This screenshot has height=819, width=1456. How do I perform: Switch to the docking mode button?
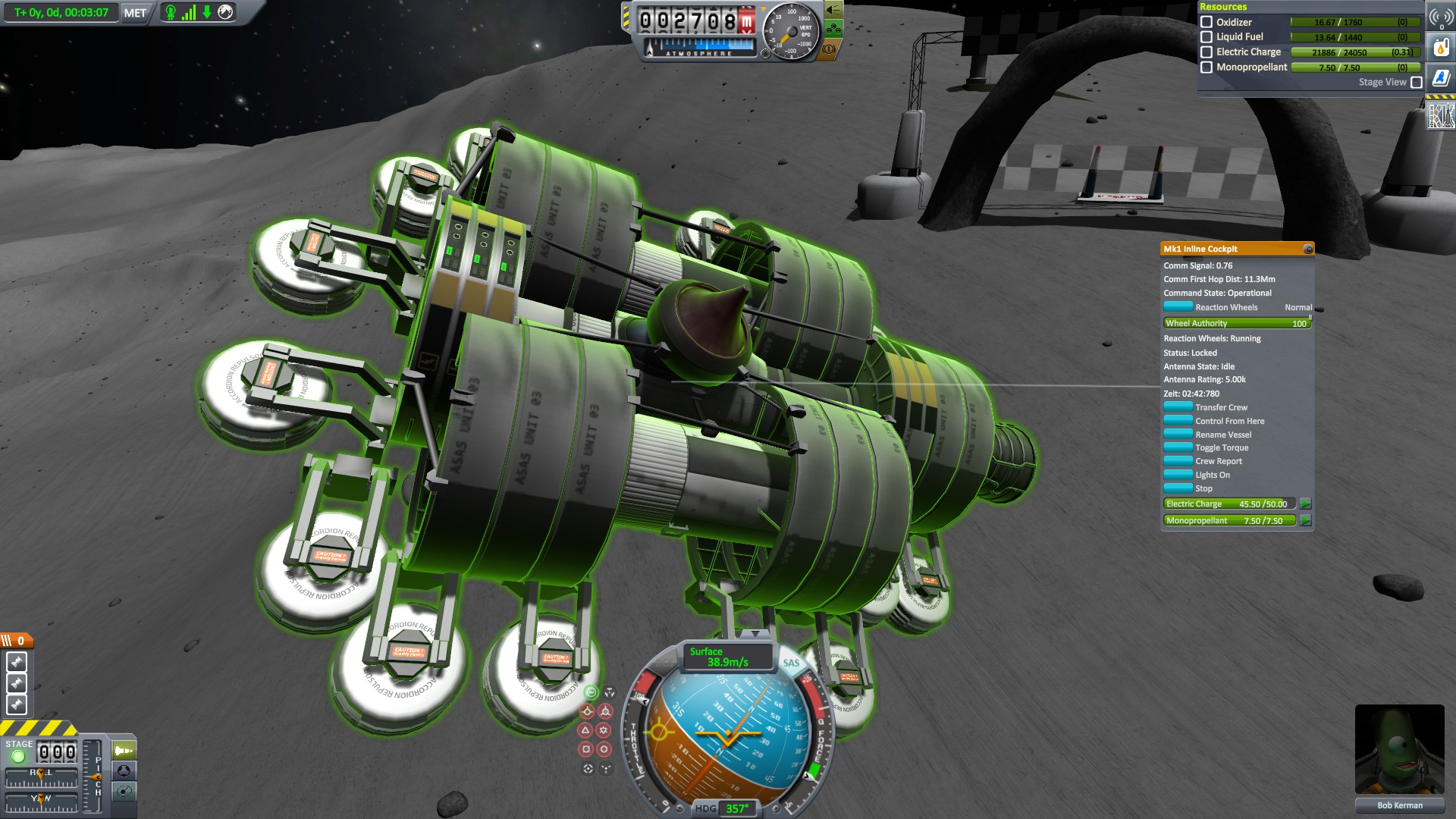(x=124, y=771)
